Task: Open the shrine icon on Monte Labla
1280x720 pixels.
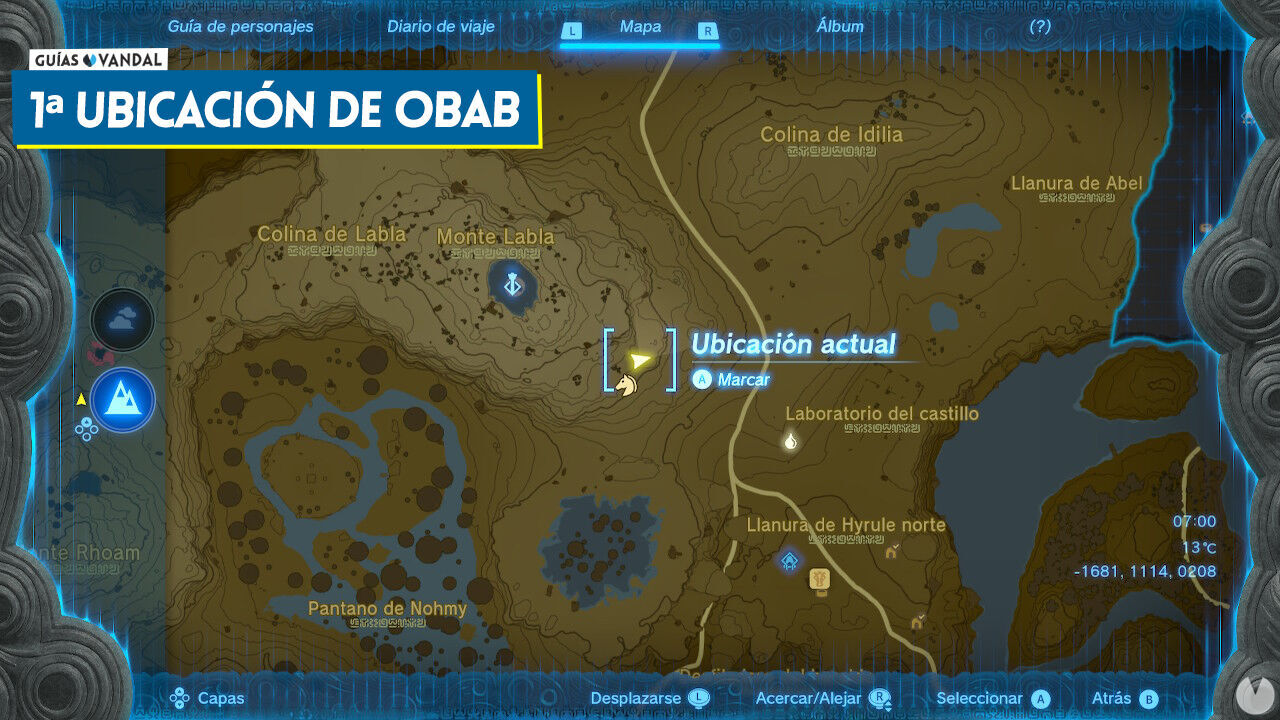Action: (x=511, y=284)
